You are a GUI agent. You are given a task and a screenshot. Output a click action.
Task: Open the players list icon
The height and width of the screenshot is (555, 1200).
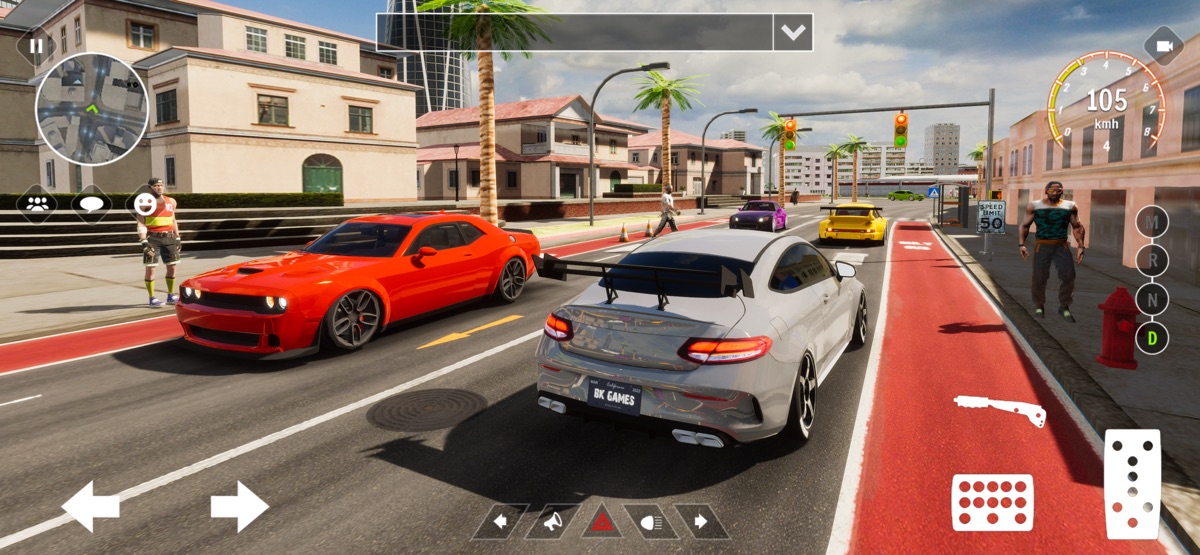[38, 203]
